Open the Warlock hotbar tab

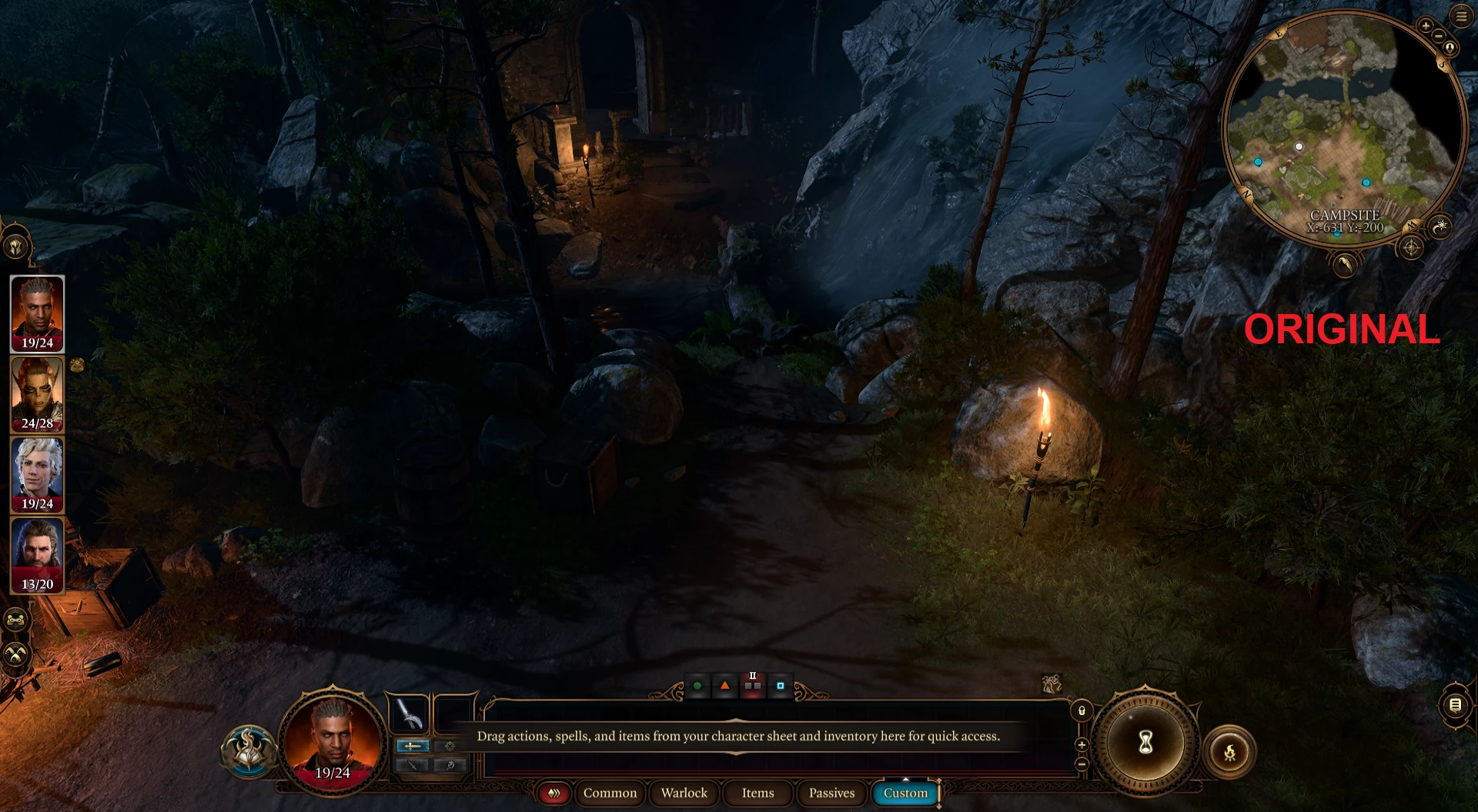tap(684, 793)
